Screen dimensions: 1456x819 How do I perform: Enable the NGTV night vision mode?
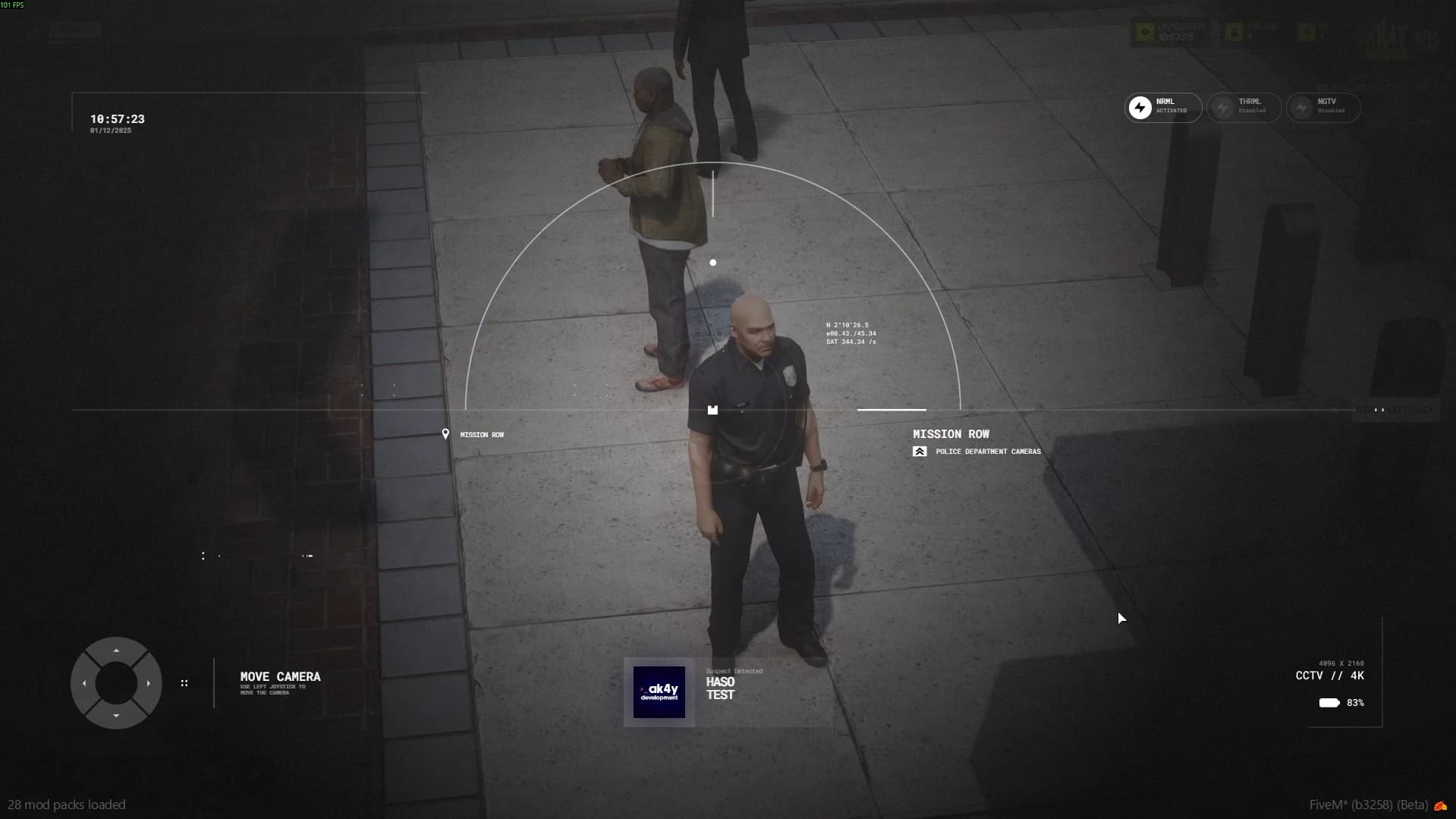[x=1323, y=107]
